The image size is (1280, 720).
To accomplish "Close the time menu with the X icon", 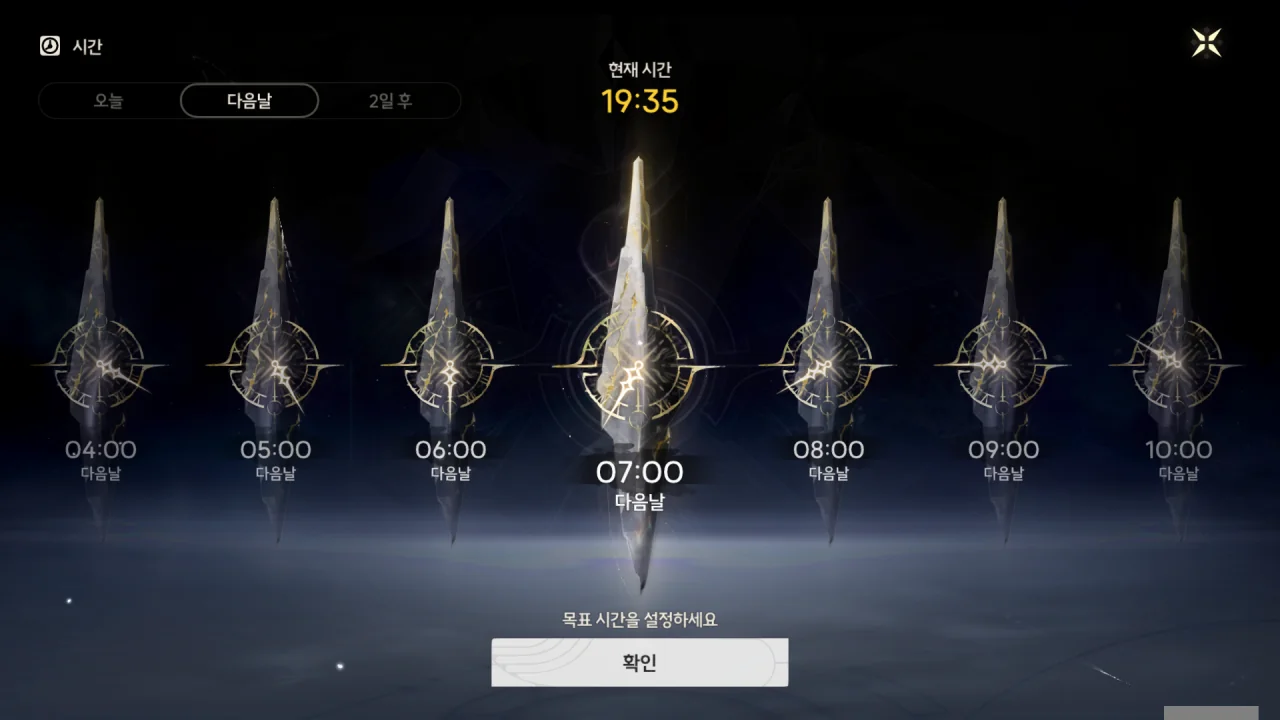I will [1206, 43].
